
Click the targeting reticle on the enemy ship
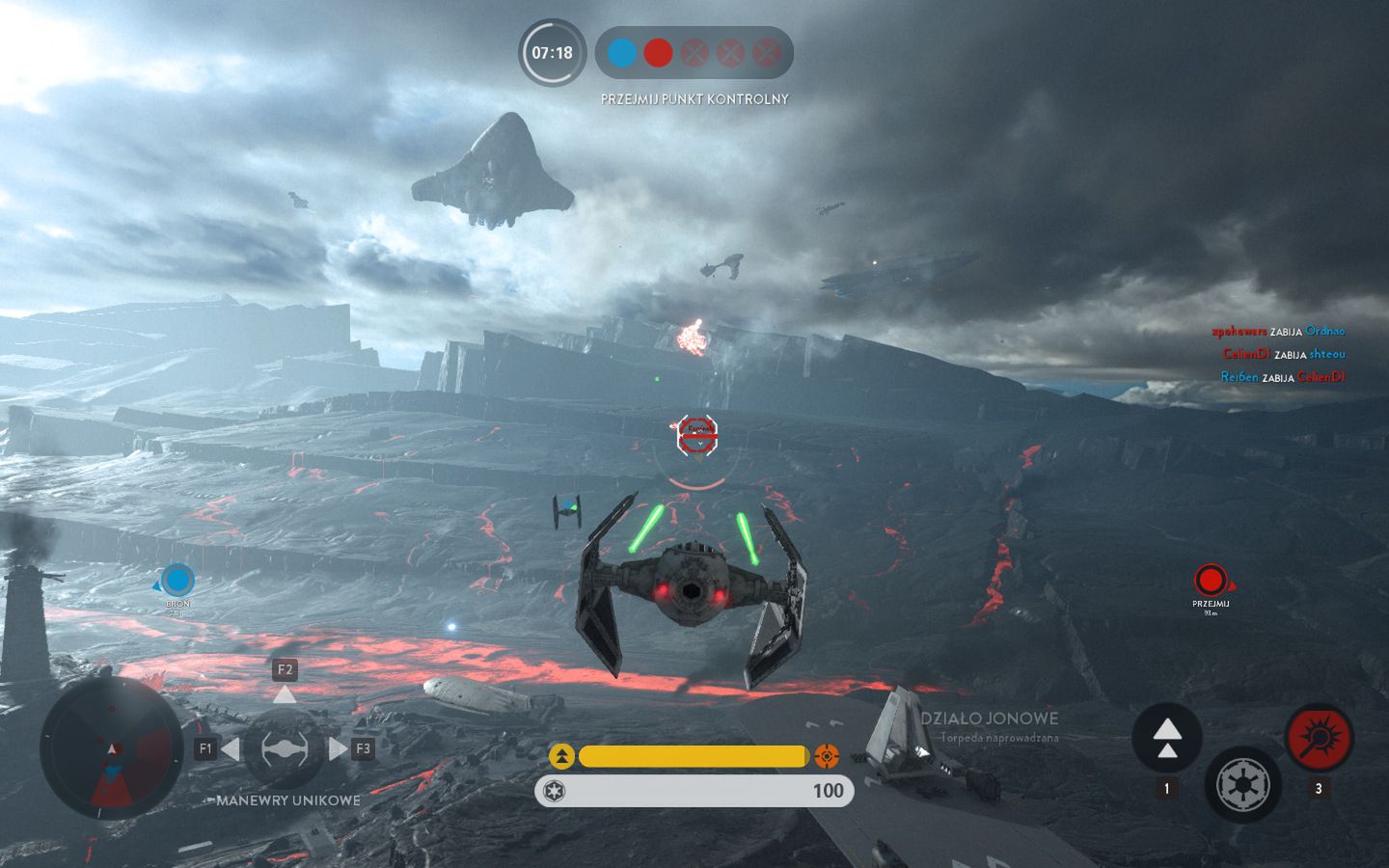[x=696, y=436]
